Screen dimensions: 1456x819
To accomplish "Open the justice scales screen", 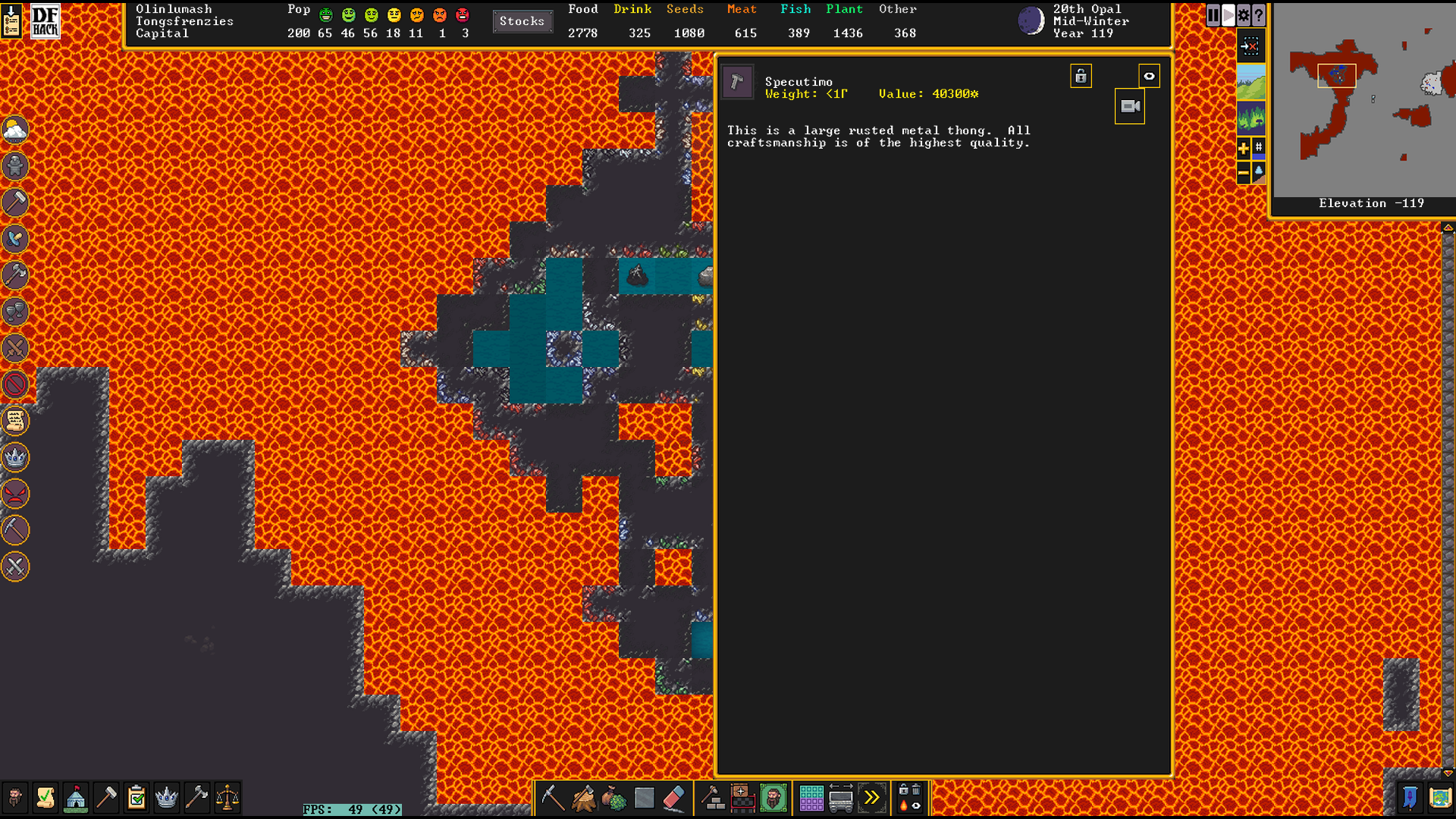I will (227, 798).
